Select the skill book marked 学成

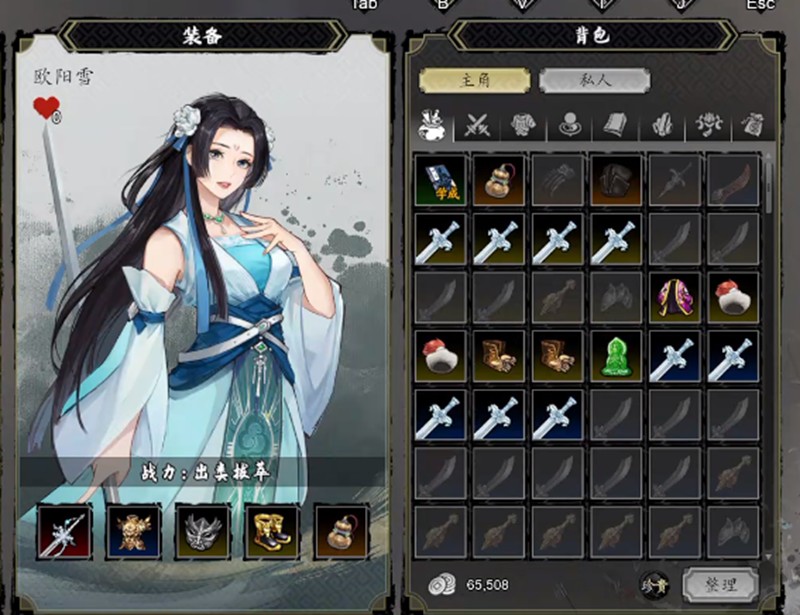click(440, 179)
